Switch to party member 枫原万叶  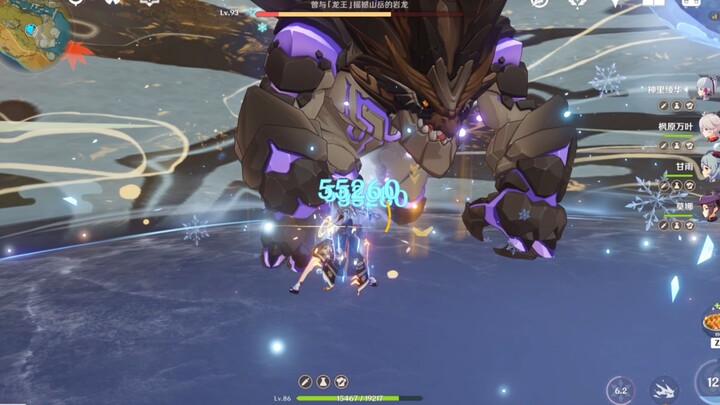pyautogui.click(x=708, y=128)
